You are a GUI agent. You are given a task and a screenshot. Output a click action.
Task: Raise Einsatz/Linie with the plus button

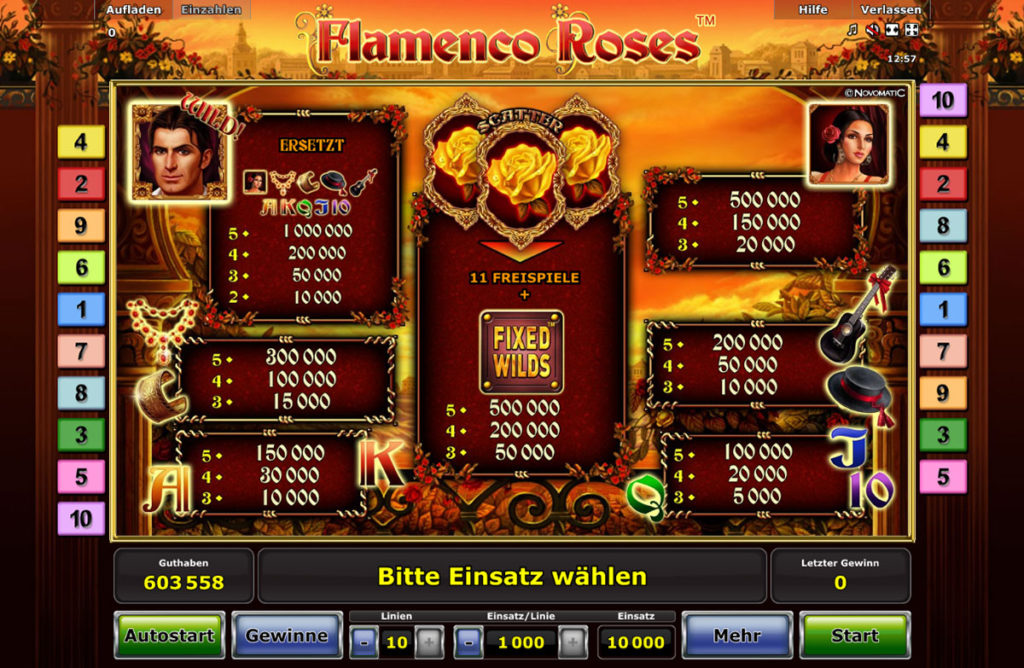[x=572, y=642]
